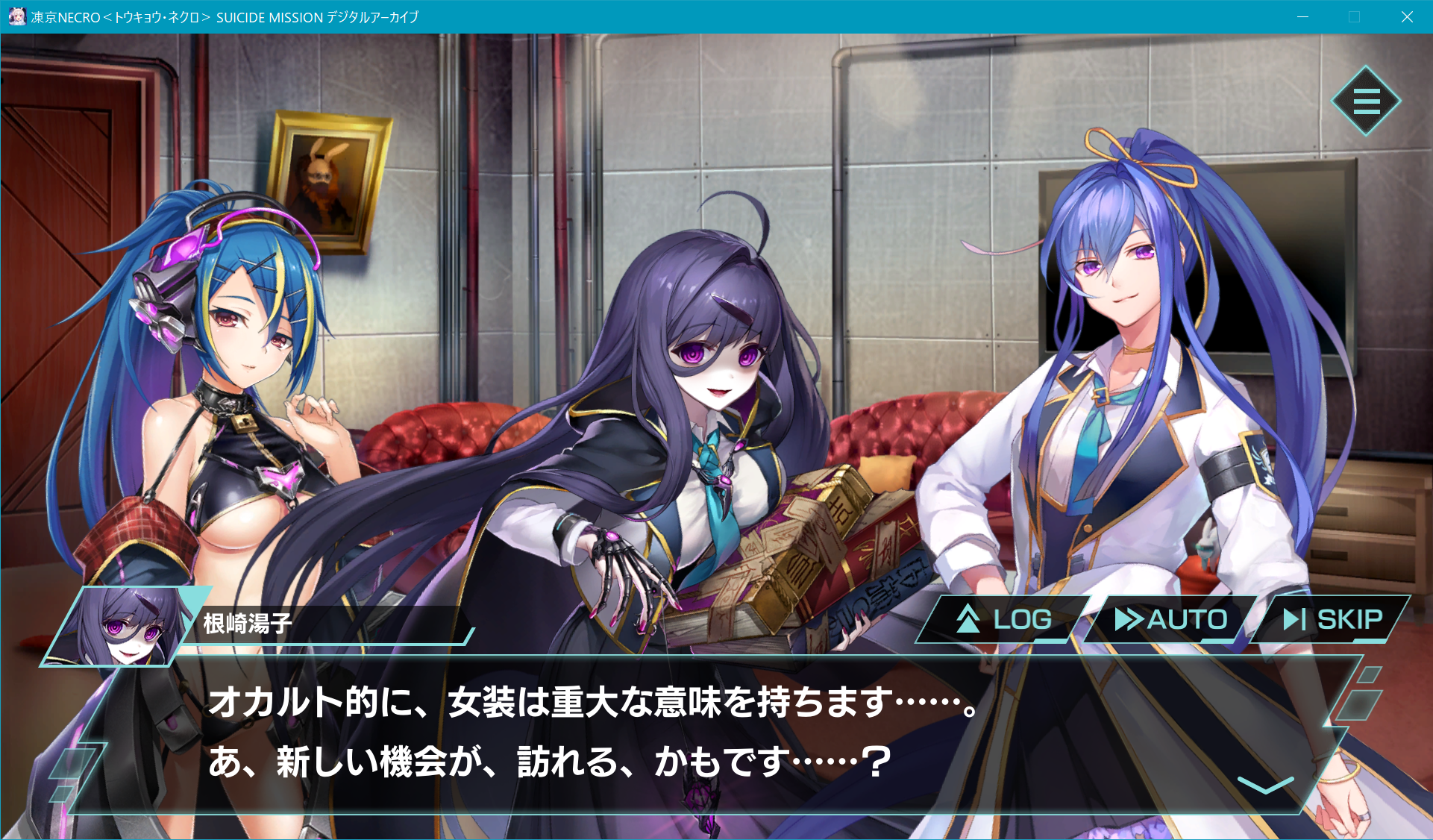Close the game window
The width and height of the screenshot is (1433, 840).
1407,16
